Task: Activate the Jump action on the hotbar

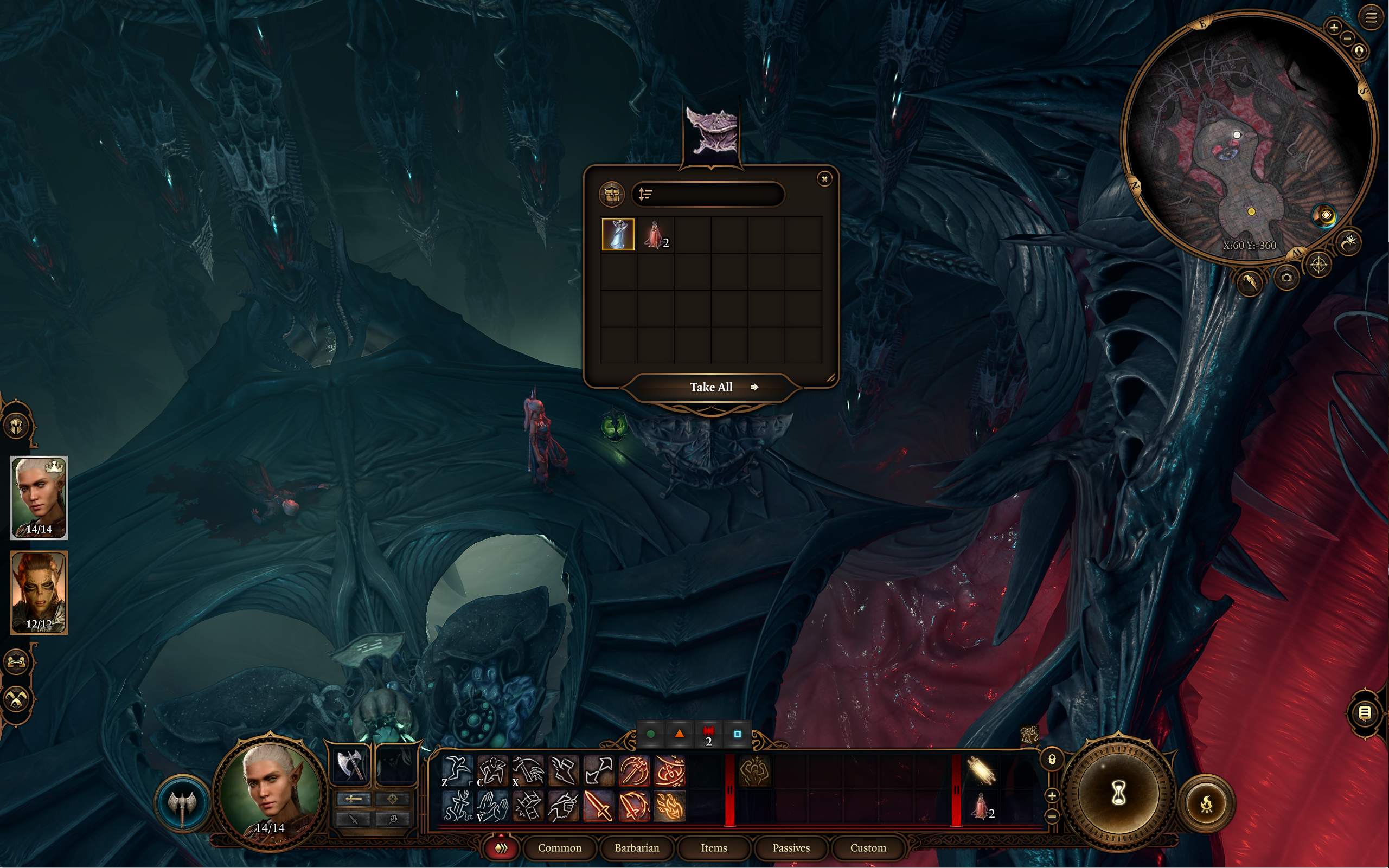Action: coord(457,770)
